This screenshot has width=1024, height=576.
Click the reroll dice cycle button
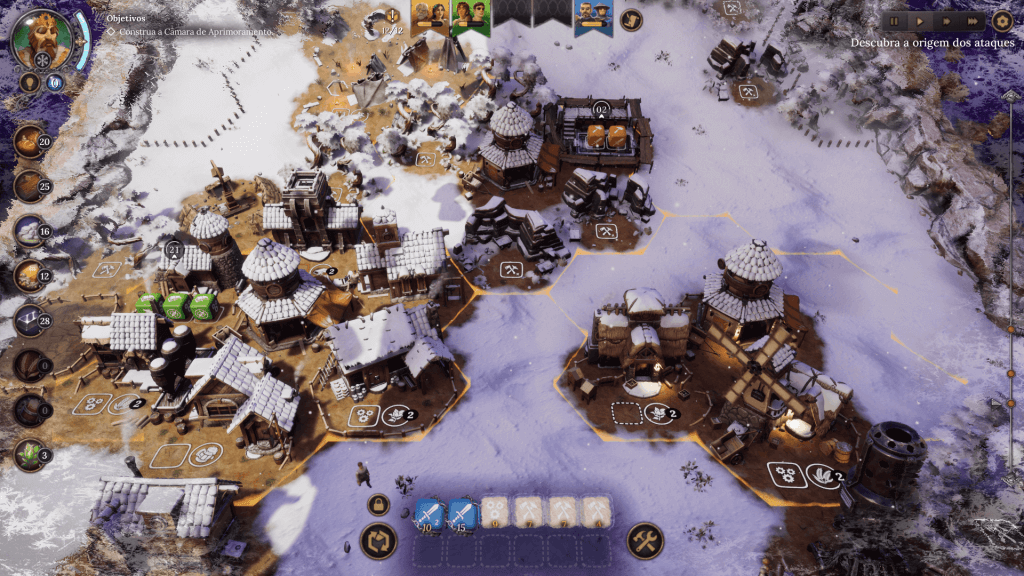[x=378, y=541]
